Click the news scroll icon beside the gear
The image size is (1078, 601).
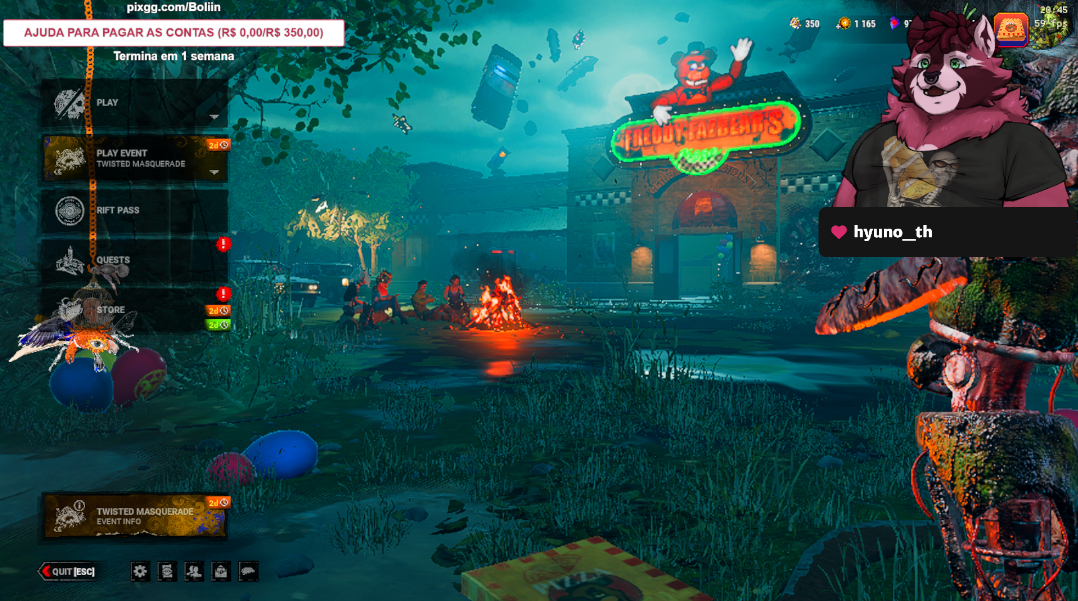click(168, 571)
